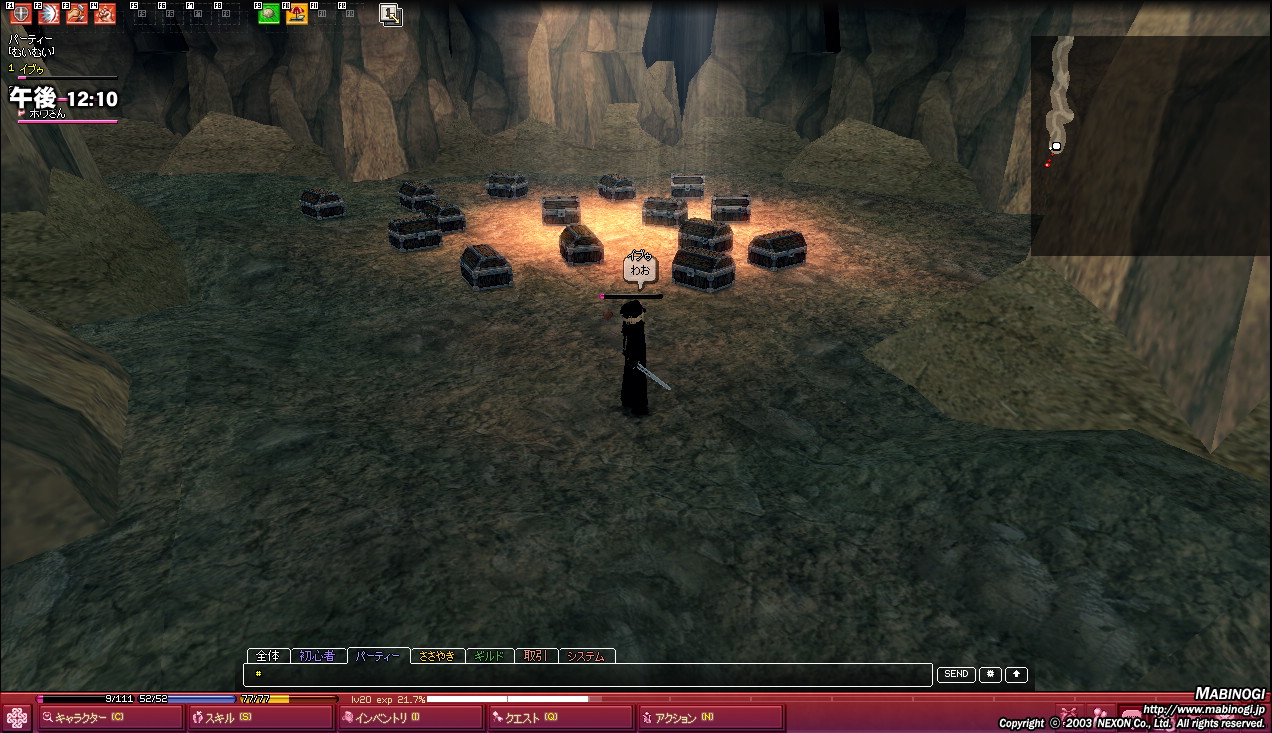
Task: Use the green stone skill on F9
Action: (x=269, y=14)
